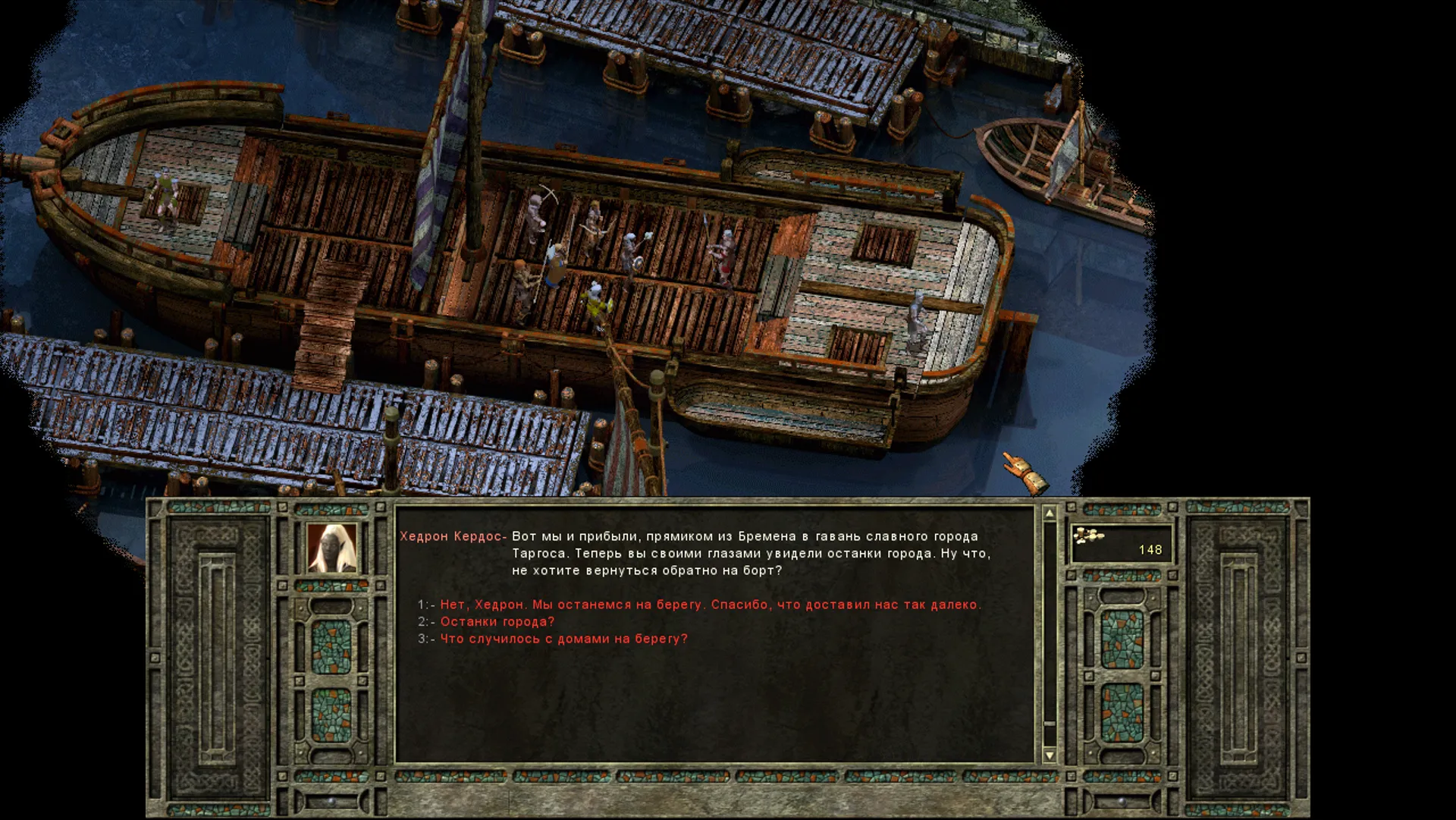Click Hedron Kerdos speaker portrait
Viewport: 1456px width, 820px height.
[x=331, y=548]
